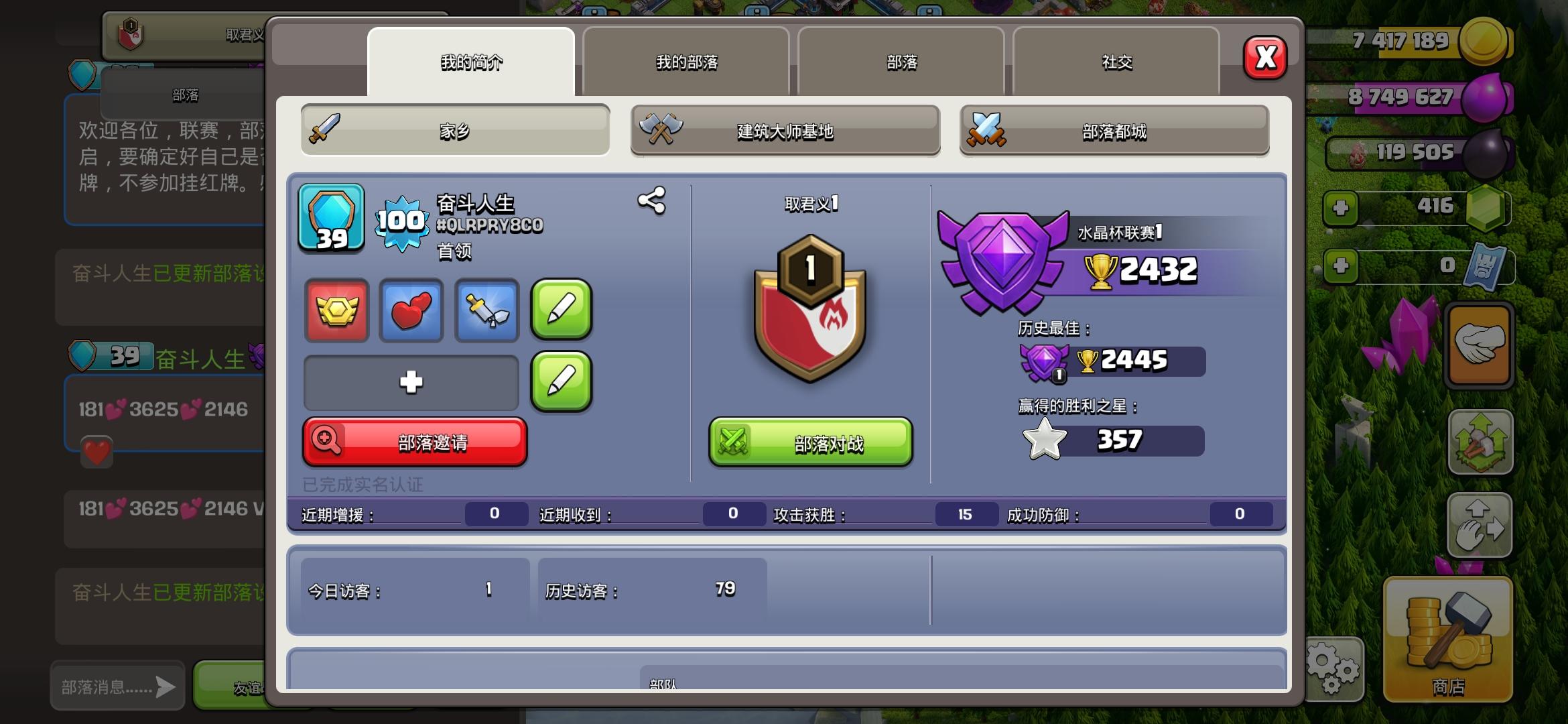Viewport: 1568px width, 724px height.
Task: Edit the second badge row with pencil button
Action: click(x=562, y=382)
